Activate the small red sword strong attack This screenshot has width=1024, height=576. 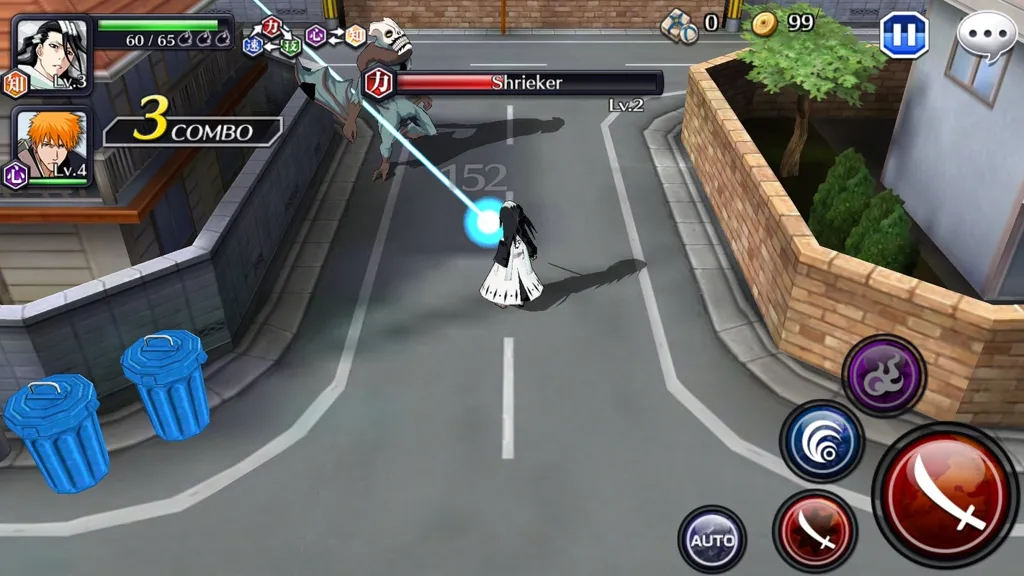coord(815,532)
